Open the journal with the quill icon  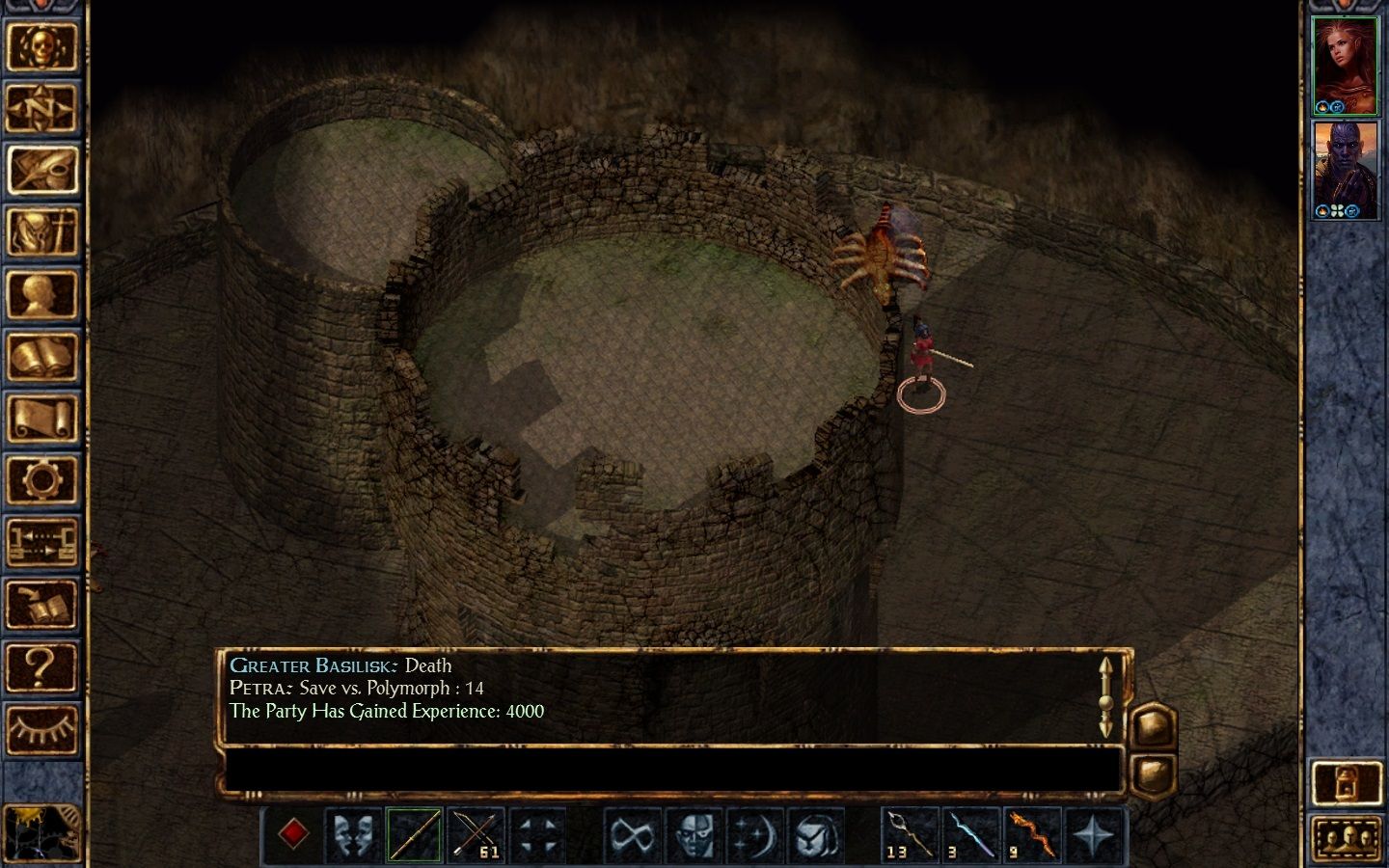pyautogui.click(x=41, y=171)
